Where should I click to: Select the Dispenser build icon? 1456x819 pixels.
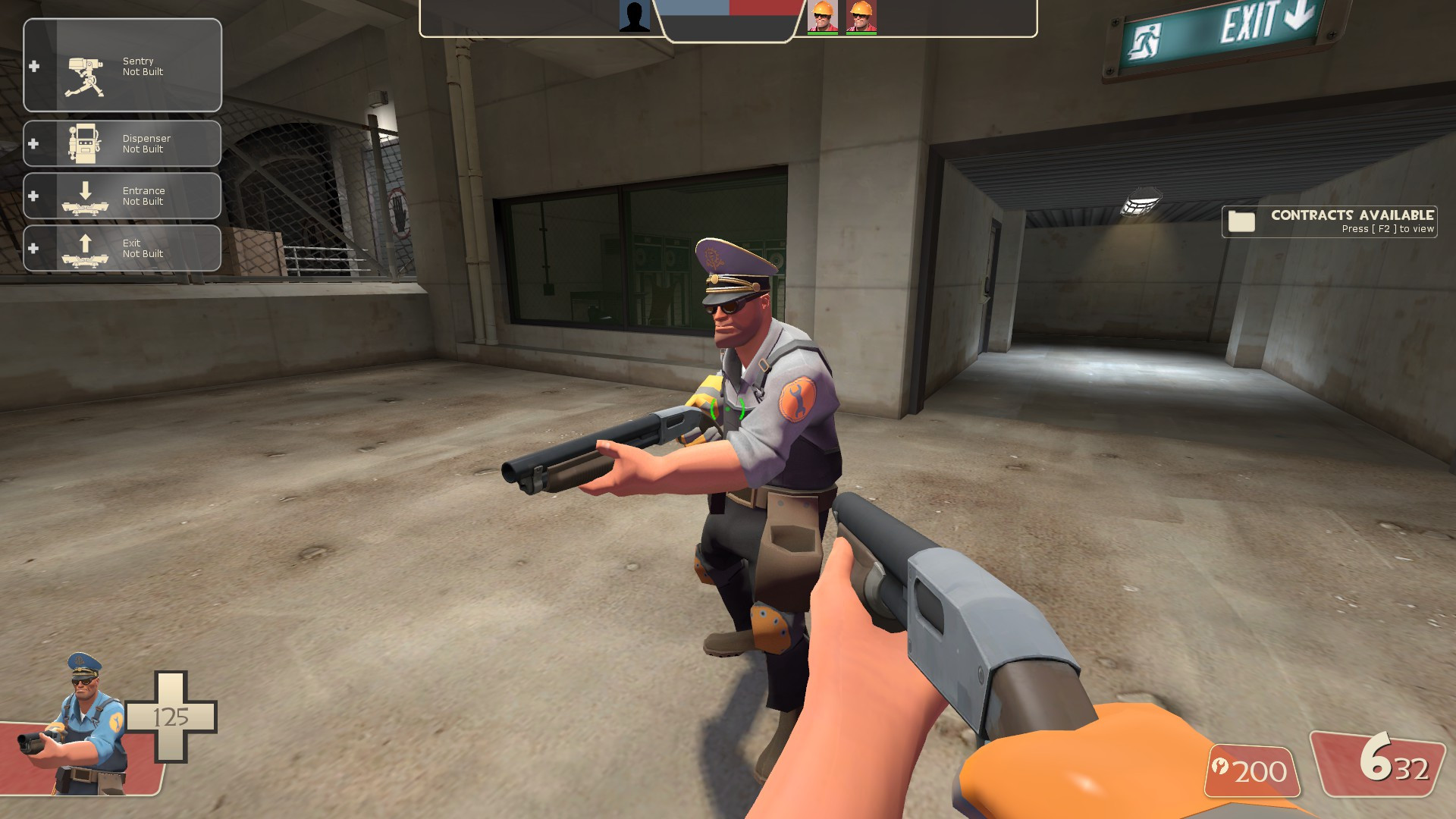coord(83,143)
